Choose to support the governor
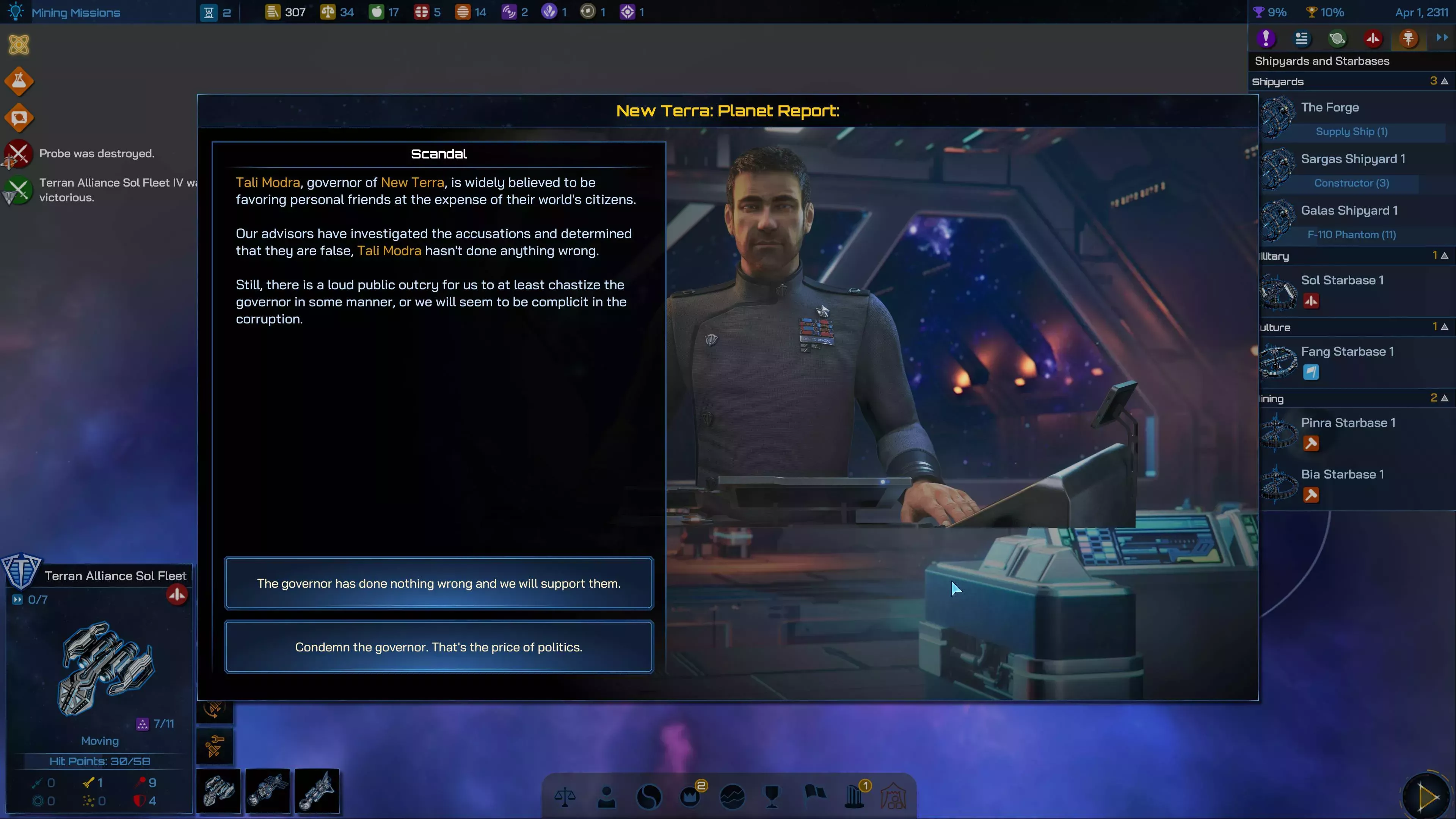This screenshot has height=819, width=1456. click(x=439, y=584)
